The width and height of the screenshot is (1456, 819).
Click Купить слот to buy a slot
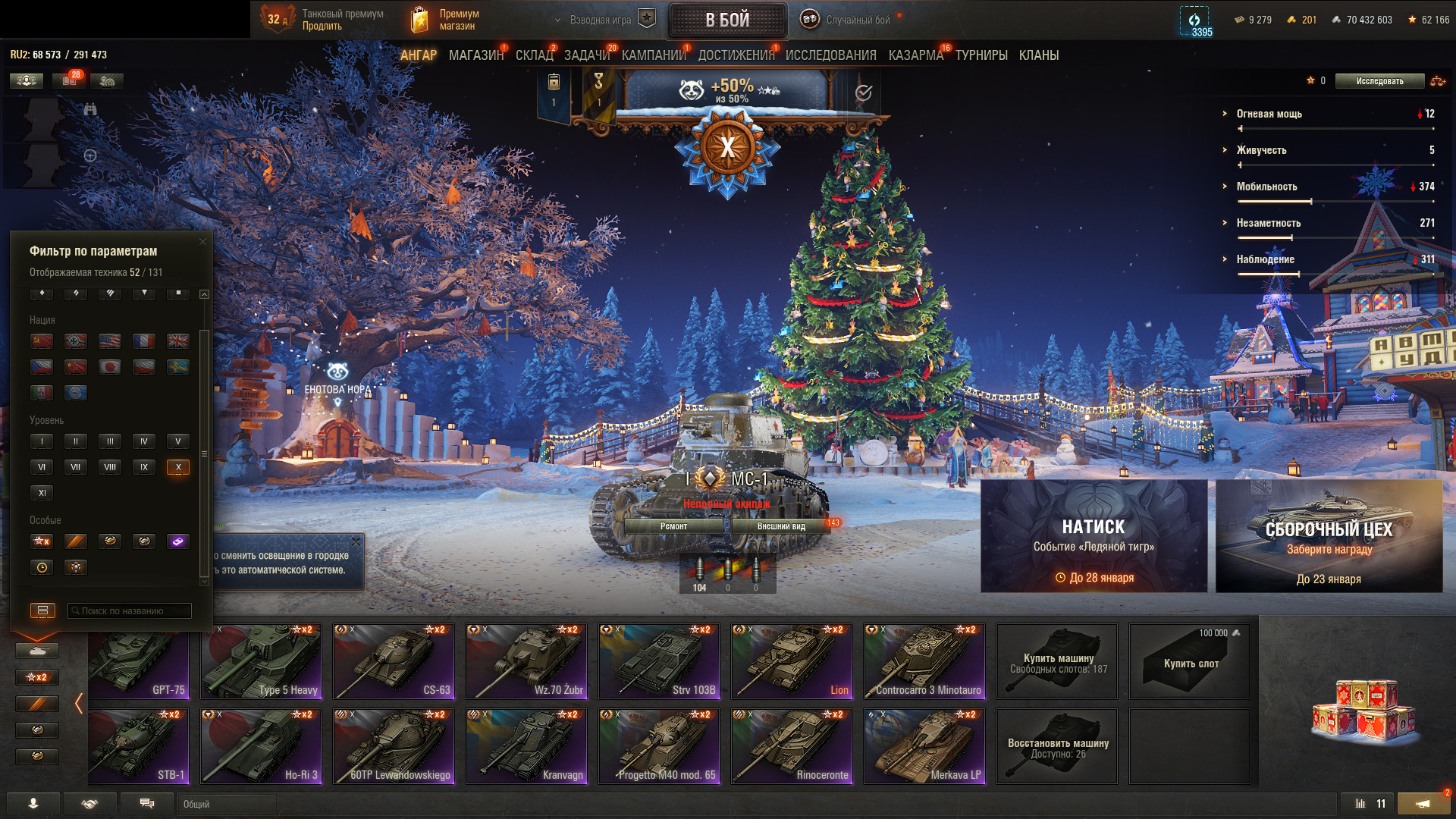pos(1190,661)
